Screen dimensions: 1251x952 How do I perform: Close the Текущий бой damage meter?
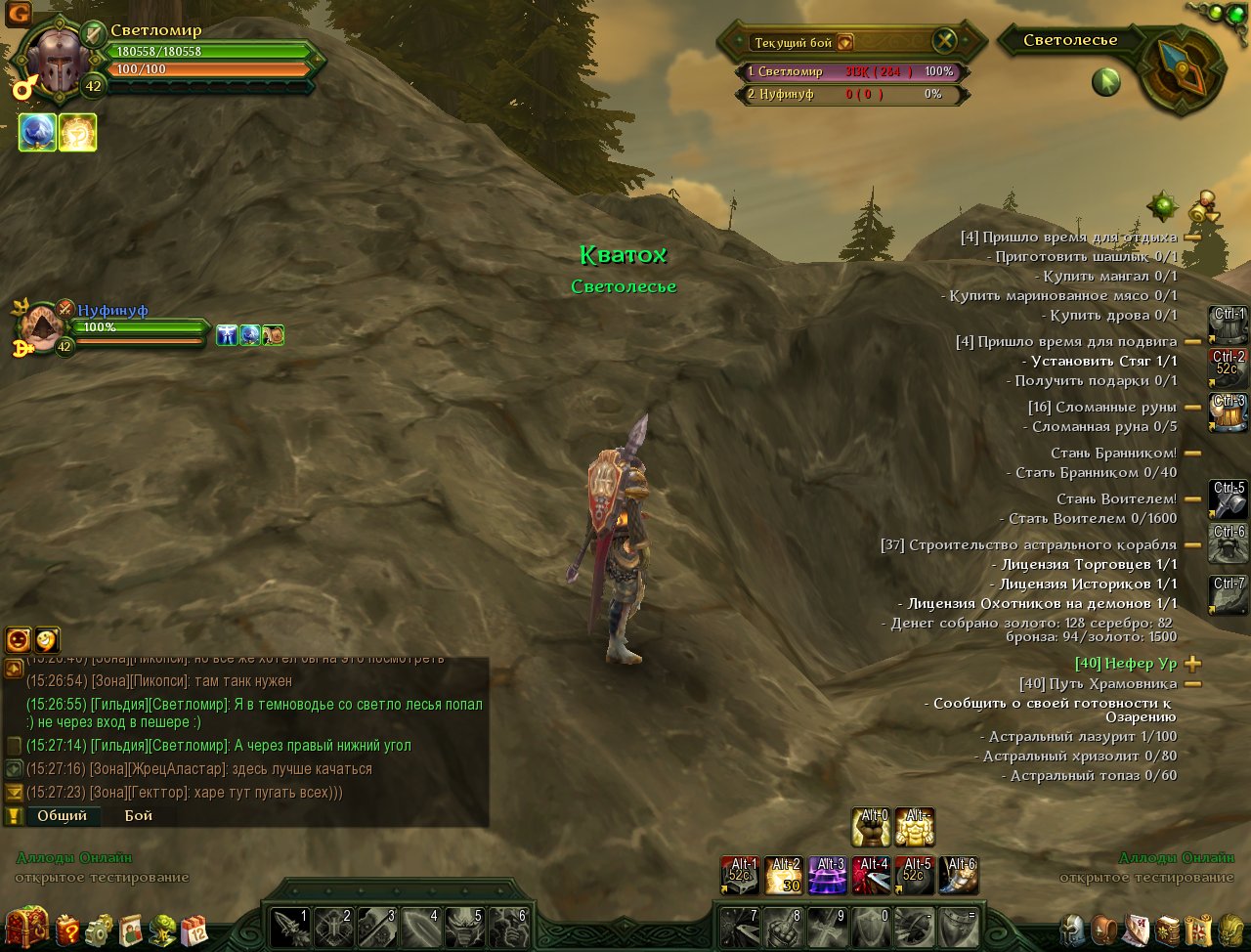(x=944, y=41)
